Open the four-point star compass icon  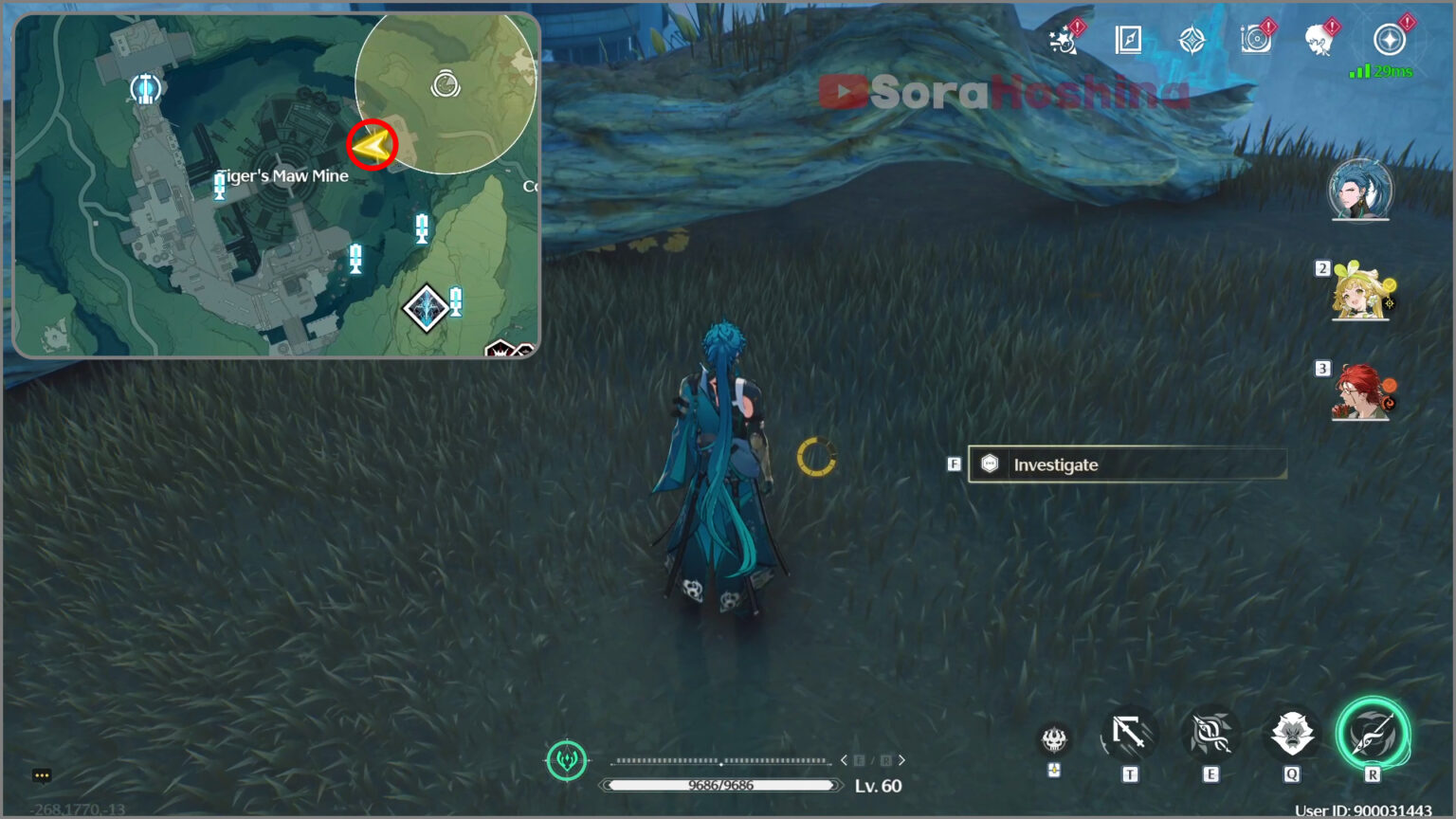(1192, 40)
